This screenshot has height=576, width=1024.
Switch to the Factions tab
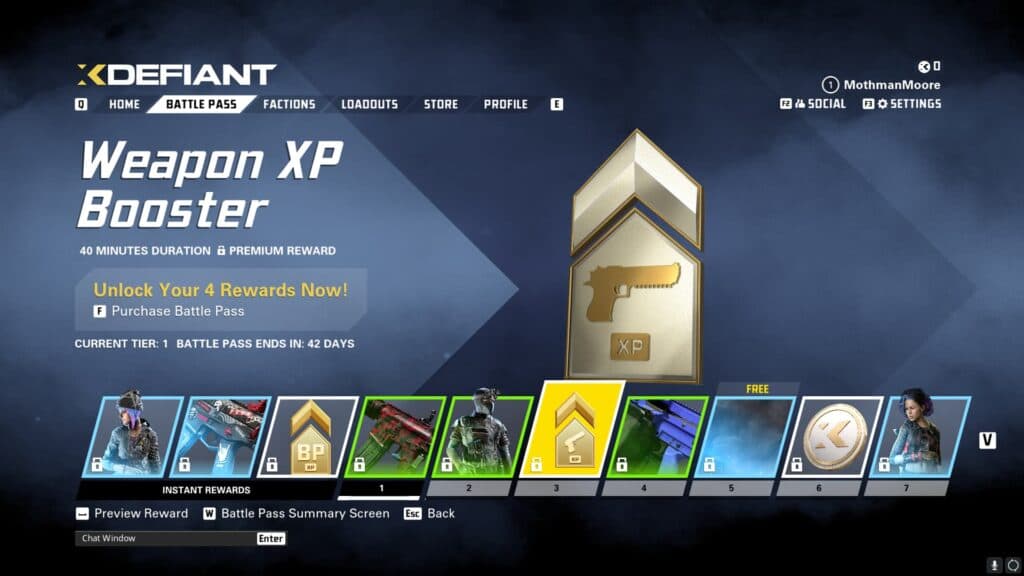[x=289, y=104]
